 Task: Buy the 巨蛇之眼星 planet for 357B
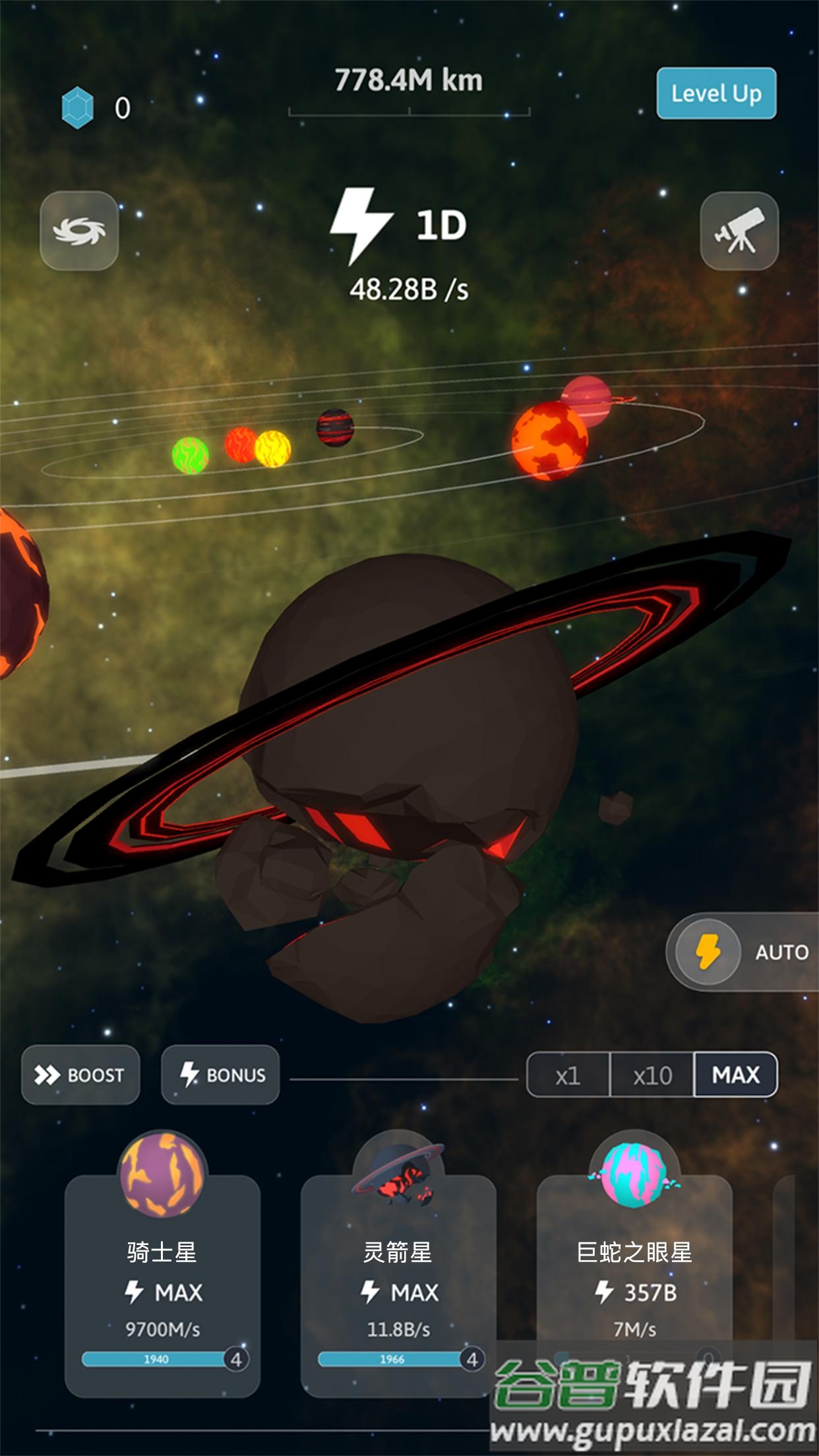634,1279
